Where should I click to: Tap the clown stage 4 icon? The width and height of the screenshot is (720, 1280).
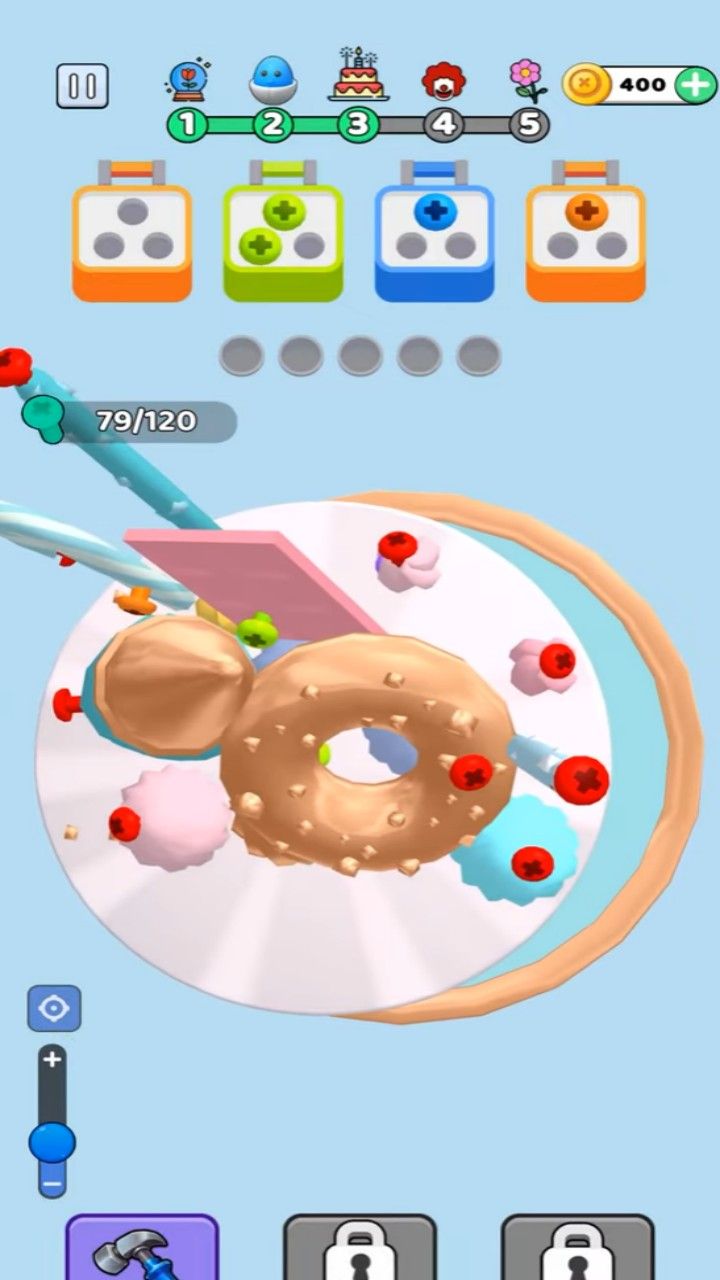pos(443,80)
